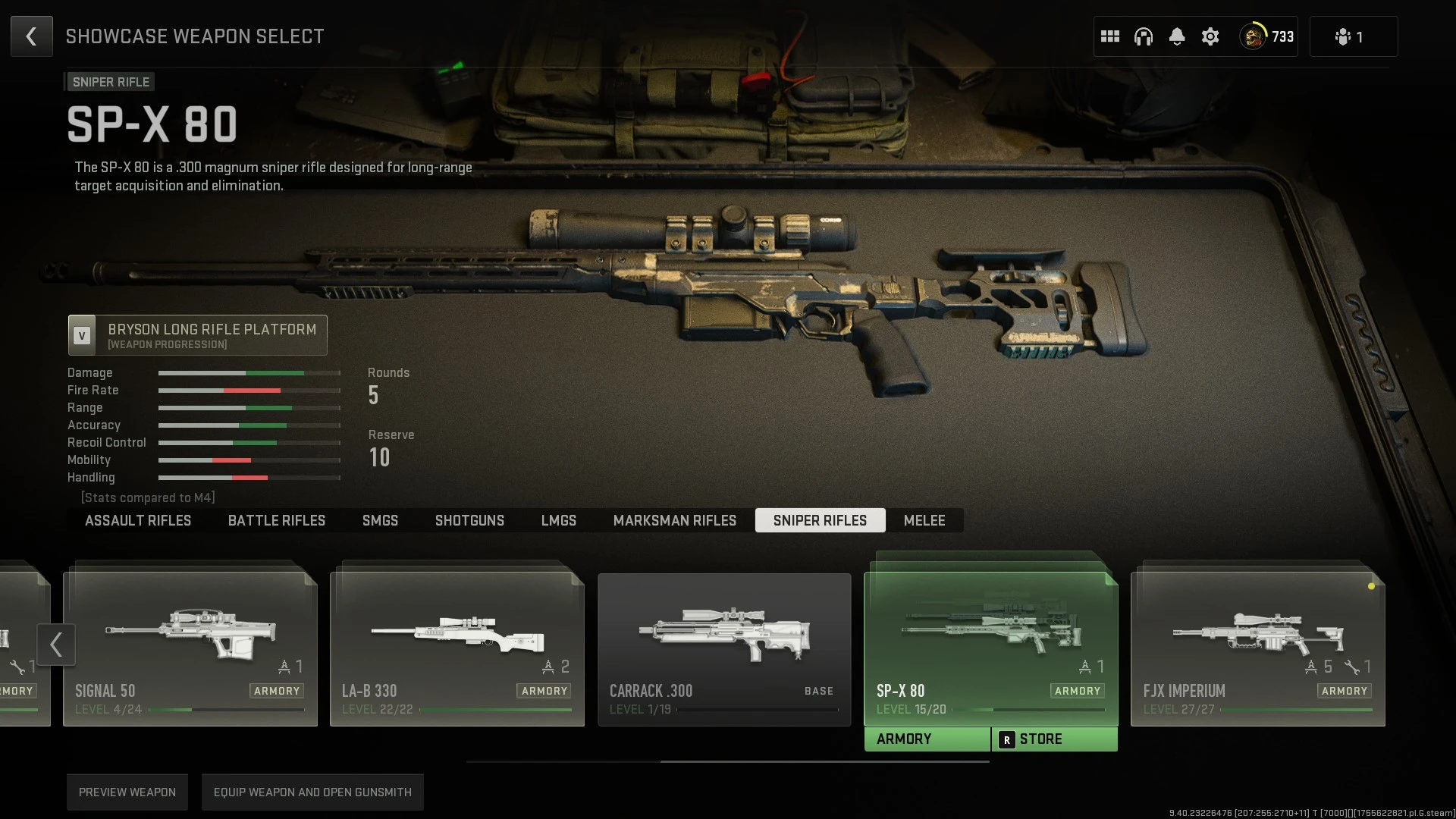Open ARMORY for the SP-X 80
Screen dimensions: 1456x819
[x=927, y=738]
